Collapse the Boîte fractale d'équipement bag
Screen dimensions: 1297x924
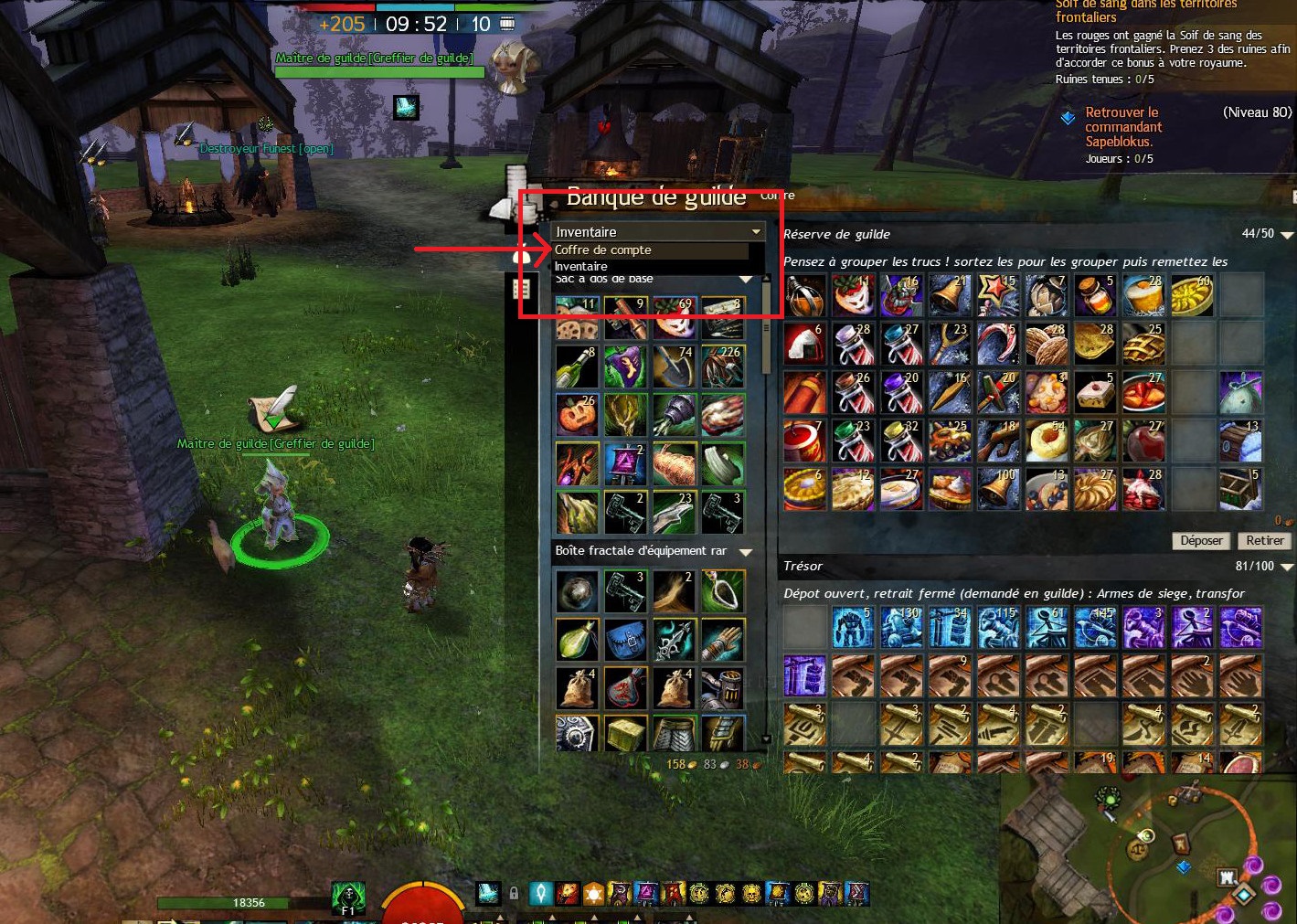tap(746, 552)
